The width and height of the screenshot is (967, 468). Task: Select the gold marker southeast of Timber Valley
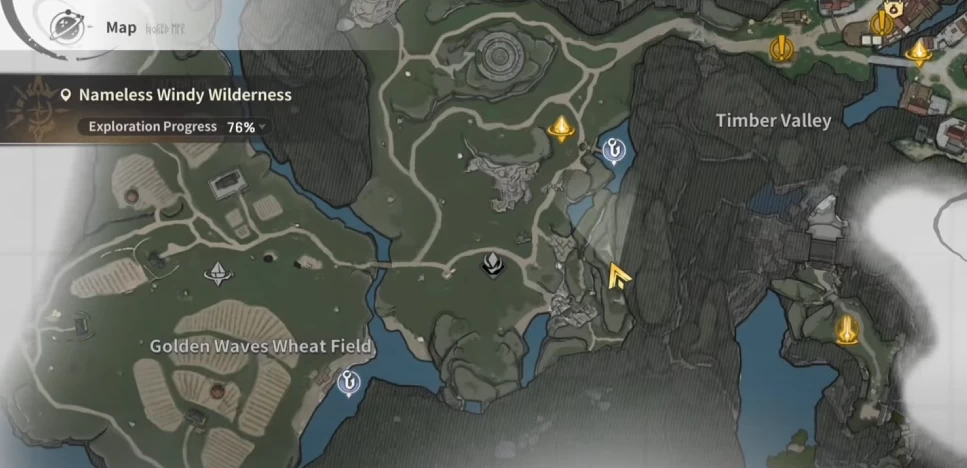click(848, 327)
